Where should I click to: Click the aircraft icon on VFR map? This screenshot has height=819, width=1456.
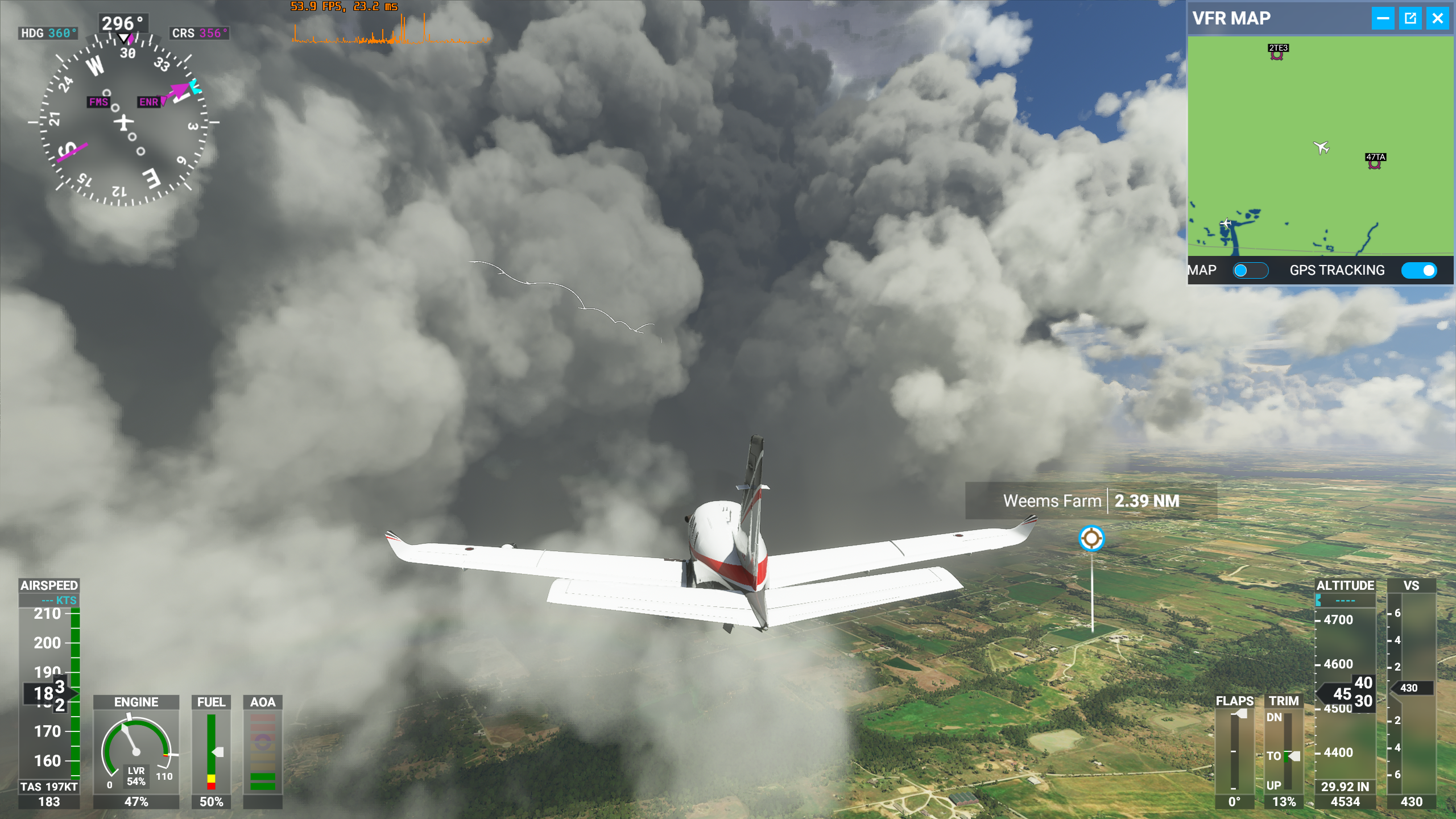1321,148
